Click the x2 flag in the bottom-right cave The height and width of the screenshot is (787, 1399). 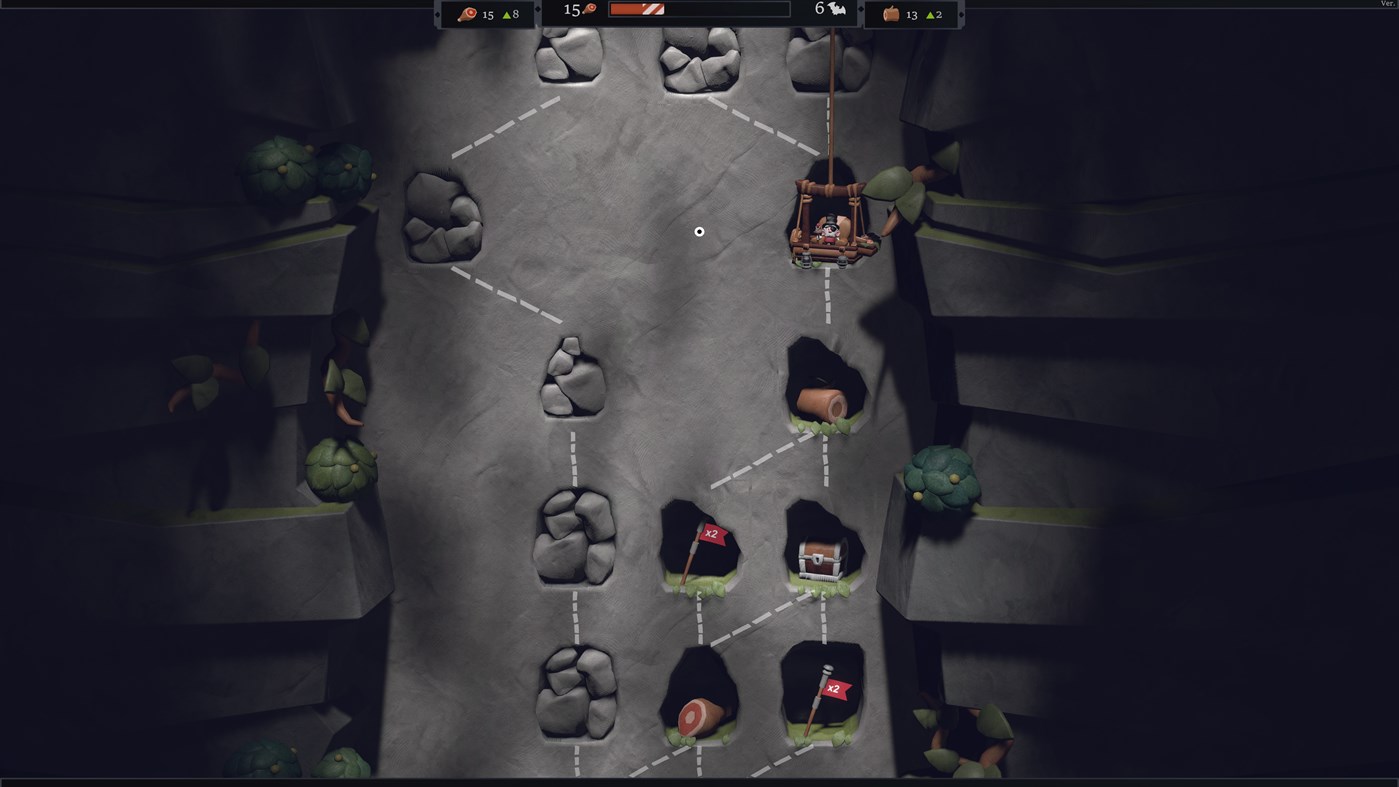(x=834, y=688)
